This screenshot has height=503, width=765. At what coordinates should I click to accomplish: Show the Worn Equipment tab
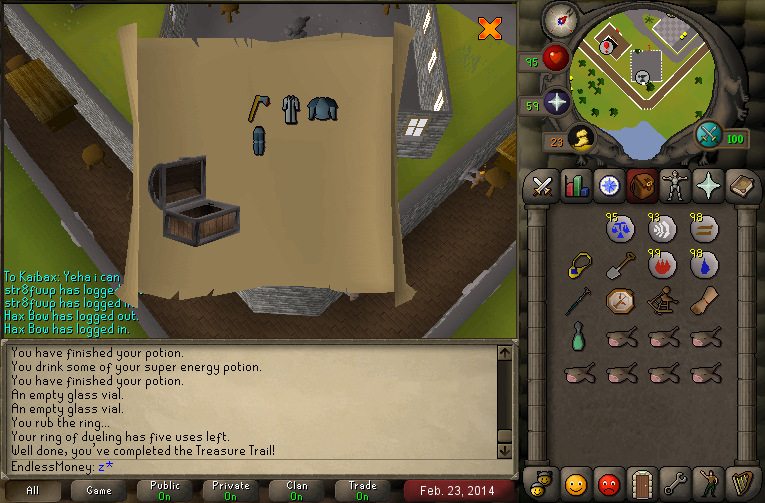674,185
